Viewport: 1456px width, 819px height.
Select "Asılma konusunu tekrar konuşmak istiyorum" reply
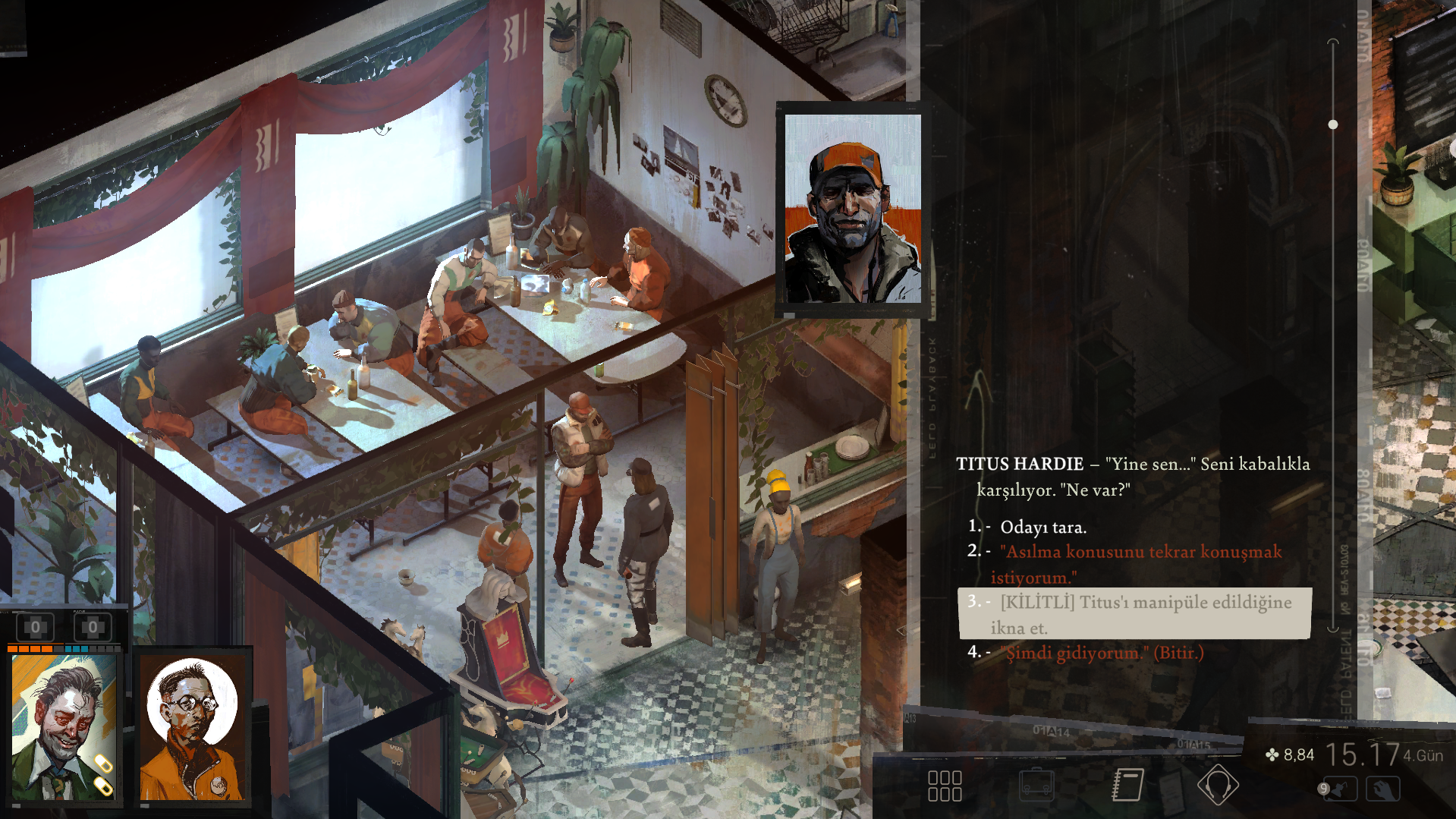[x=1140, y=563]
